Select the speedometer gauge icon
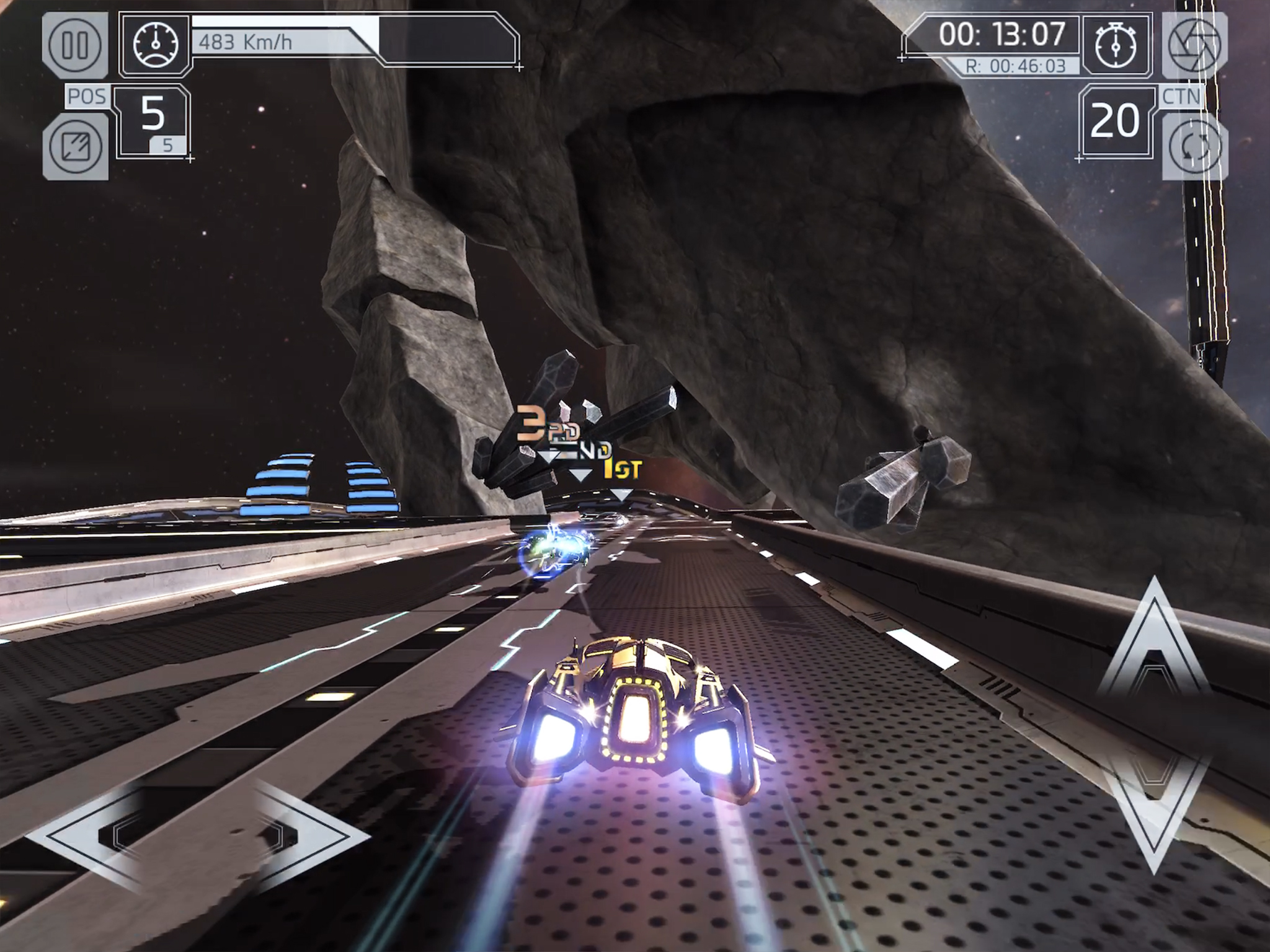 [x=155, y=42]
